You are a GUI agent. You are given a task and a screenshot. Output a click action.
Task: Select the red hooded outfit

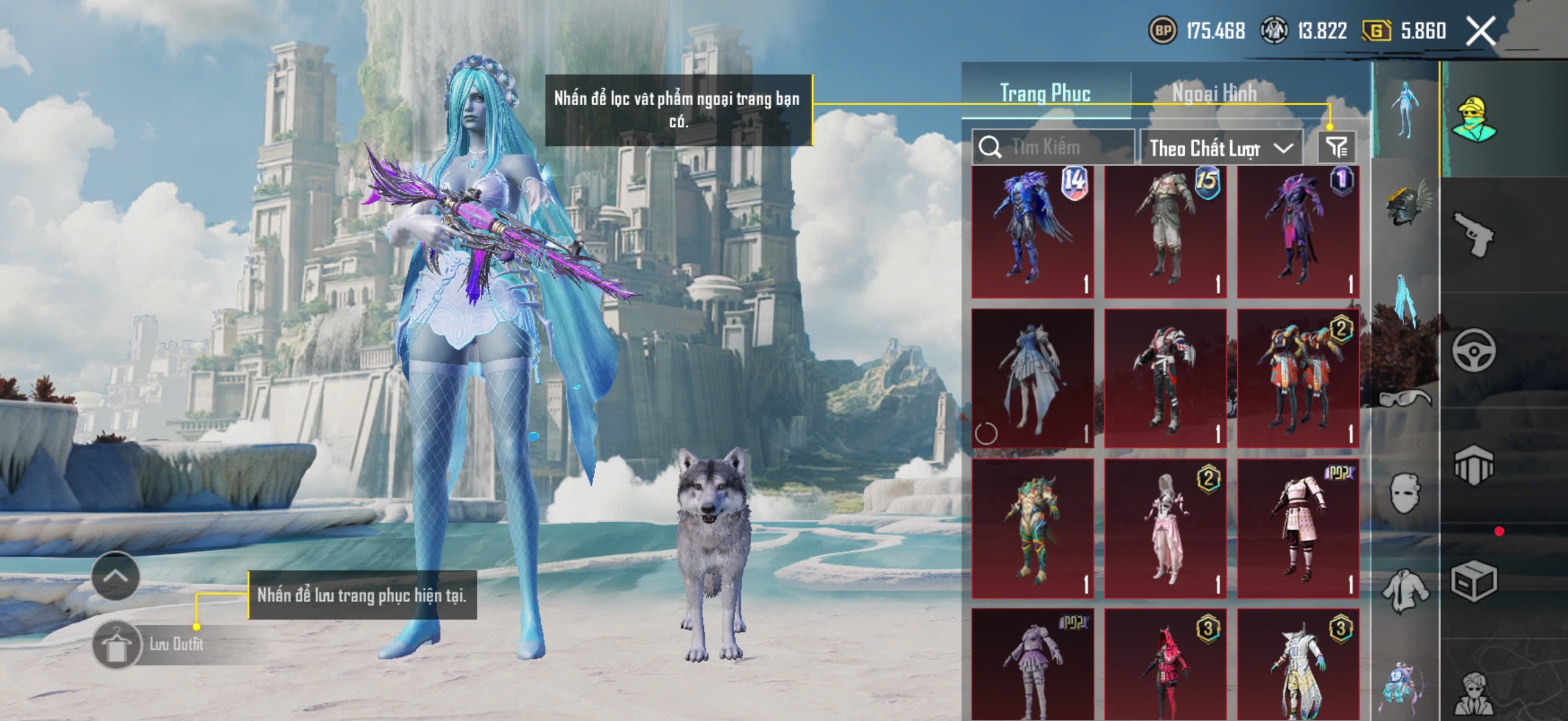[1165, 666]
